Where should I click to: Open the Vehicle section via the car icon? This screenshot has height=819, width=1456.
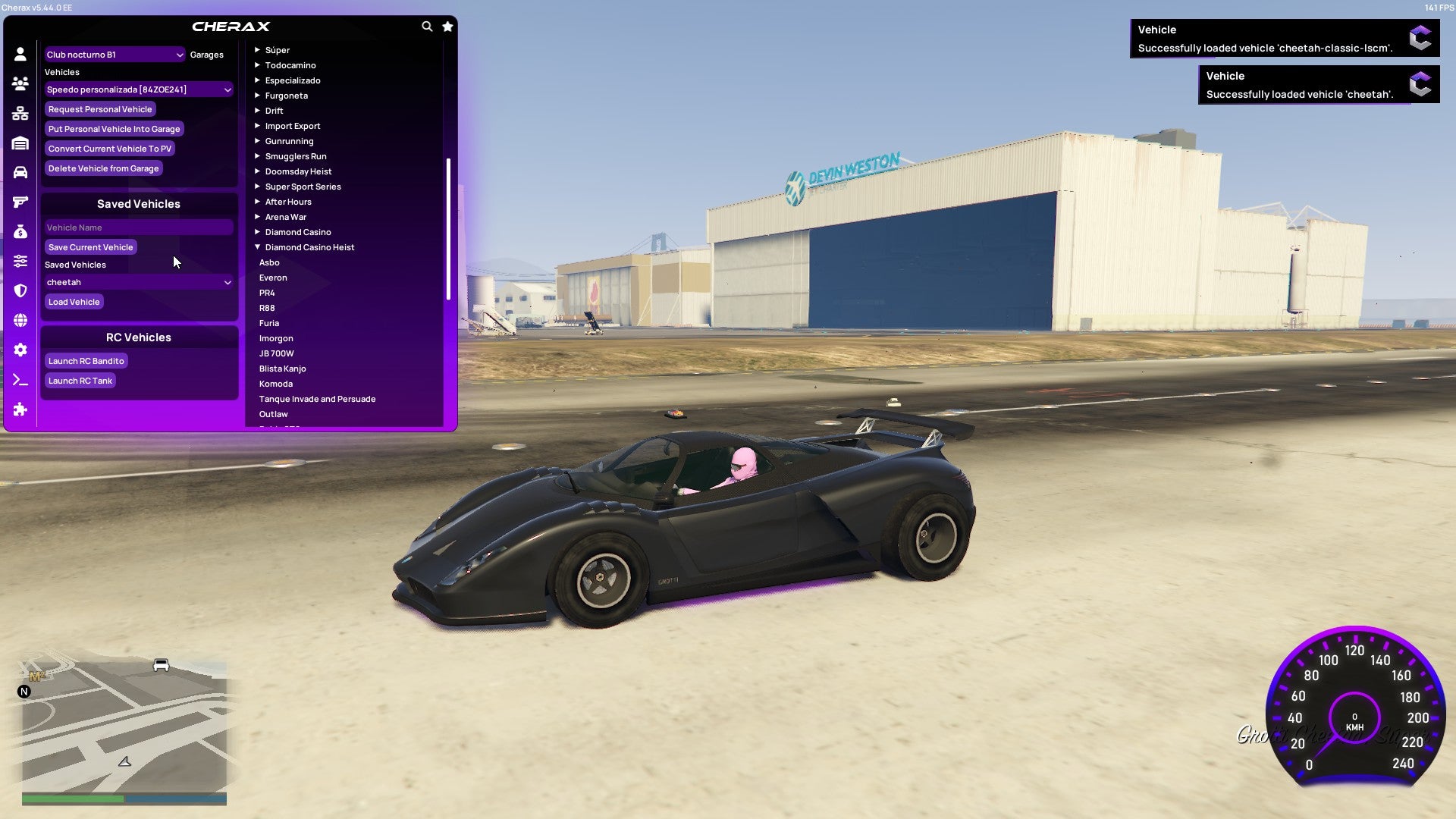pyautogui.click(x=20, y=172)
